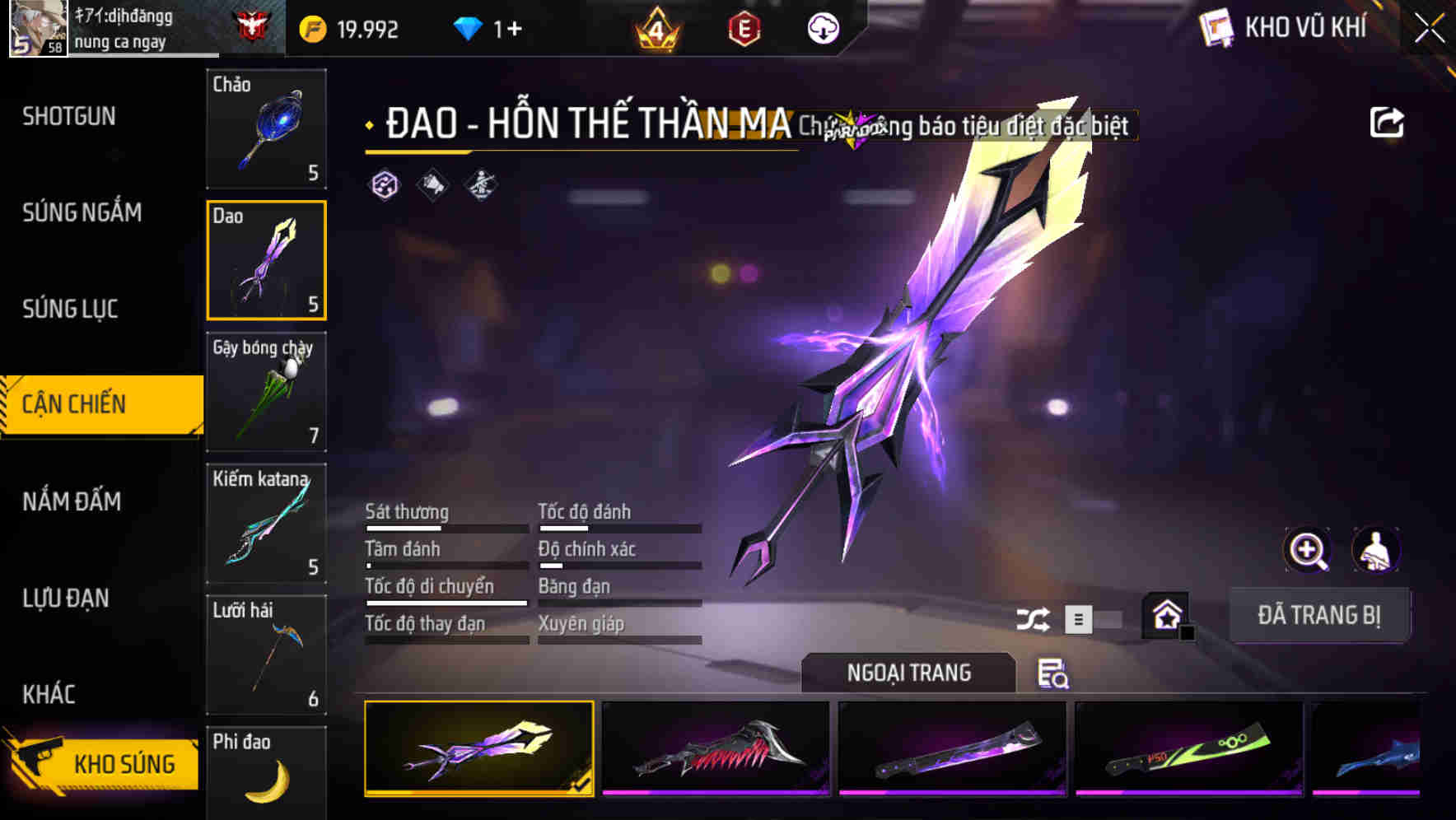Open the magnifier zoom preview icon

coord(1308,550)
